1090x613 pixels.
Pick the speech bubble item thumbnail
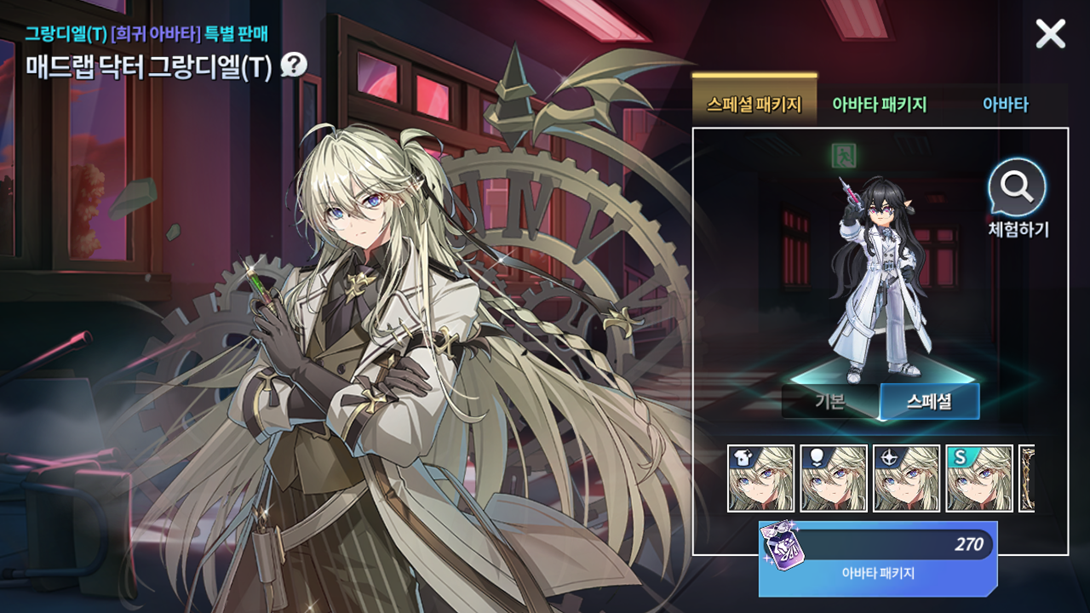pyautogui.click(x=834, y=479)
